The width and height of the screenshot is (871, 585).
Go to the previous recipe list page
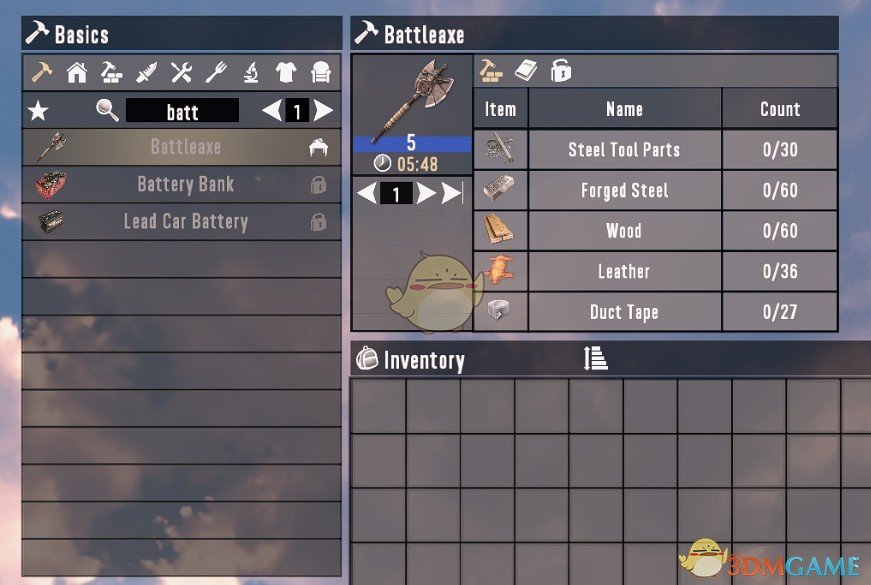271,110
